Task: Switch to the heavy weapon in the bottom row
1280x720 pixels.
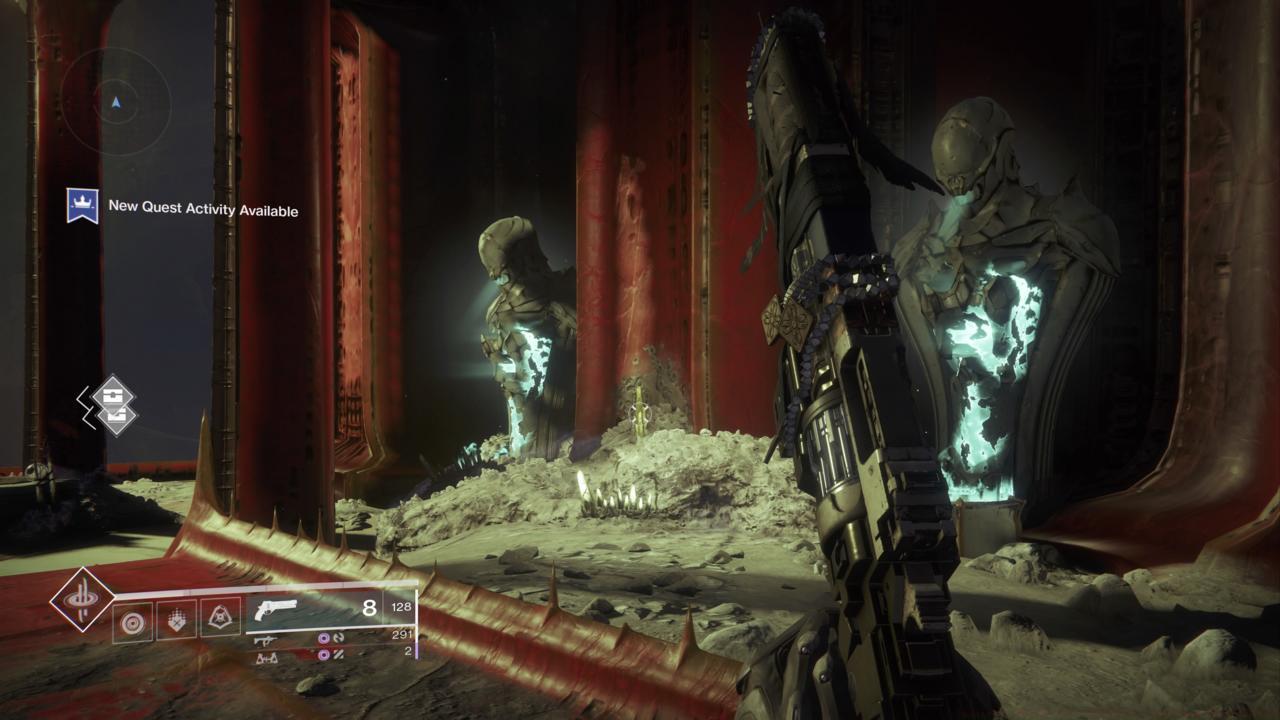Action: tap(266, 657)
